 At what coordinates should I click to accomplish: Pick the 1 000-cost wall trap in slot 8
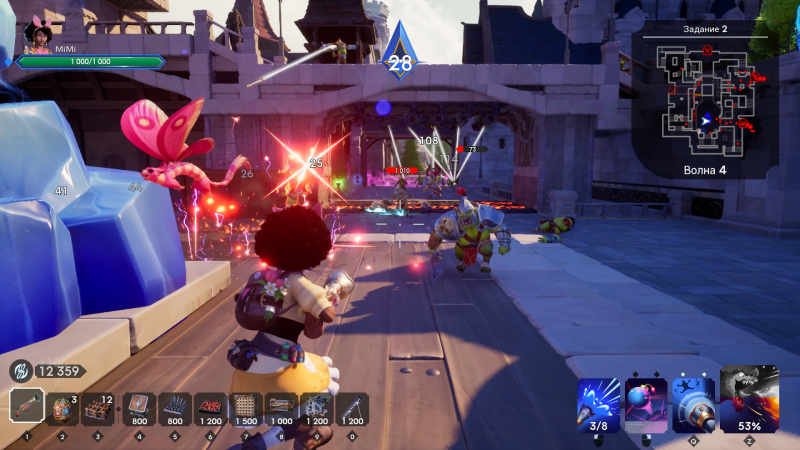(281, 407)
